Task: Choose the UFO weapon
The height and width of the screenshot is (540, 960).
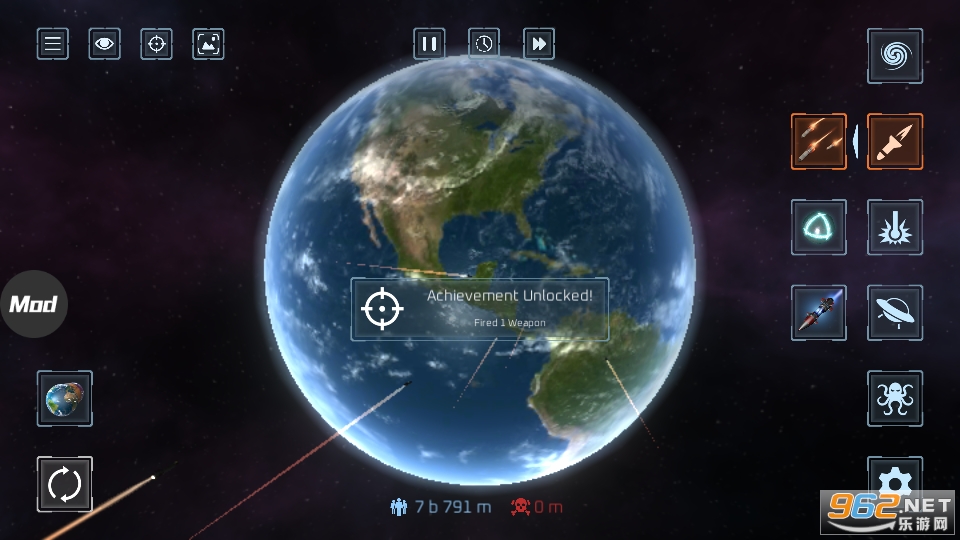Action: (x=894, y=313)
